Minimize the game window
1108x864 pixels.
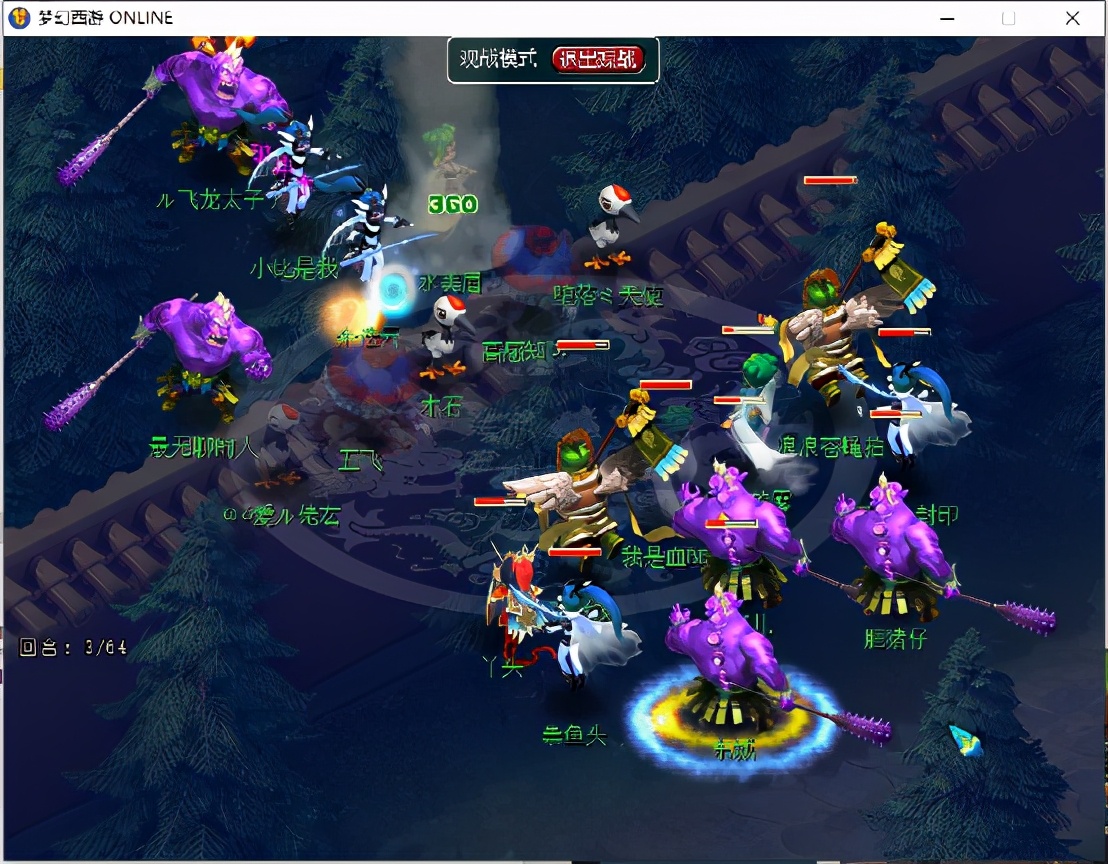(945, 18)
